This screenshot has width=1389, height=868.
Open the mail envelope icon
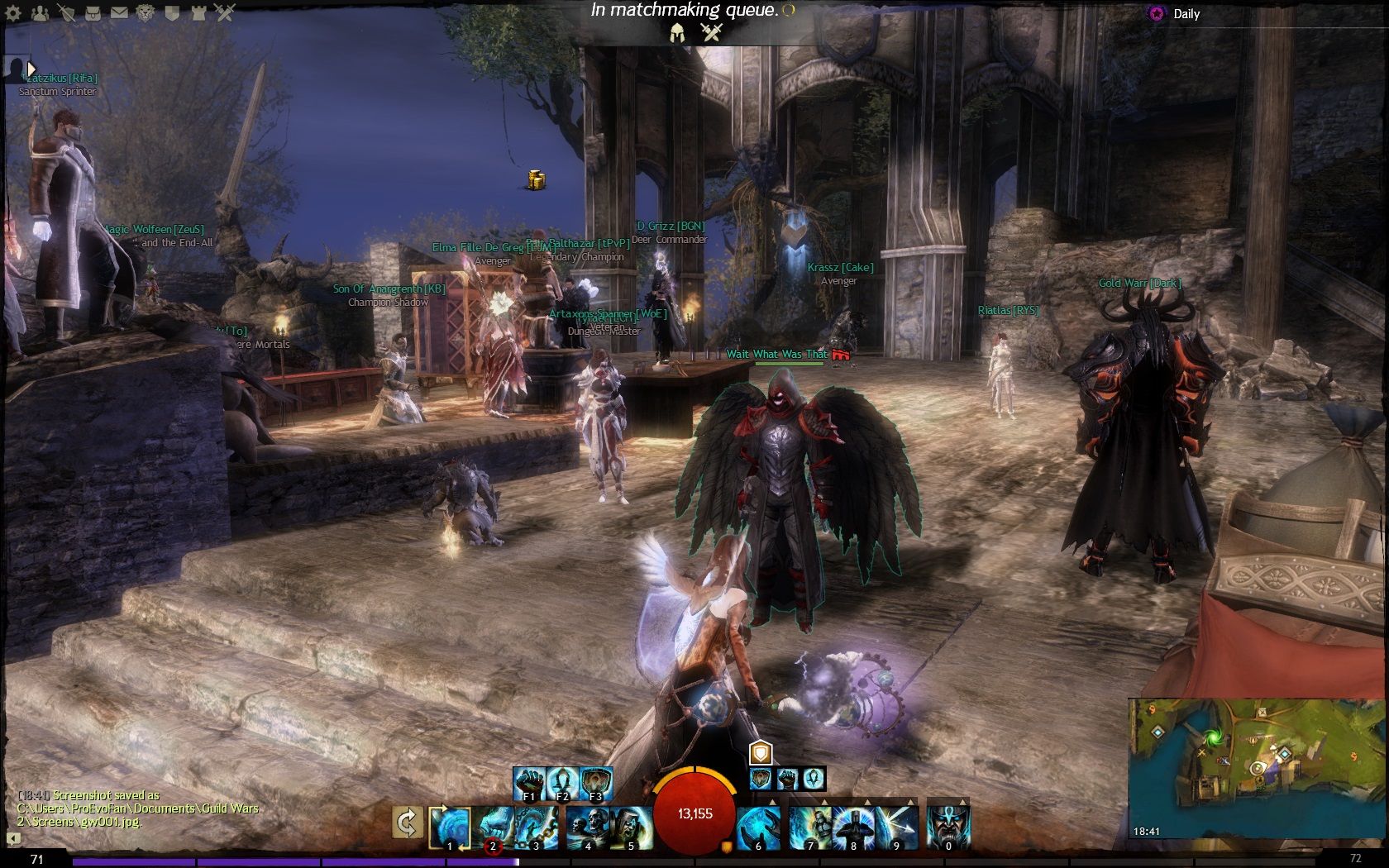pos(119,13)
